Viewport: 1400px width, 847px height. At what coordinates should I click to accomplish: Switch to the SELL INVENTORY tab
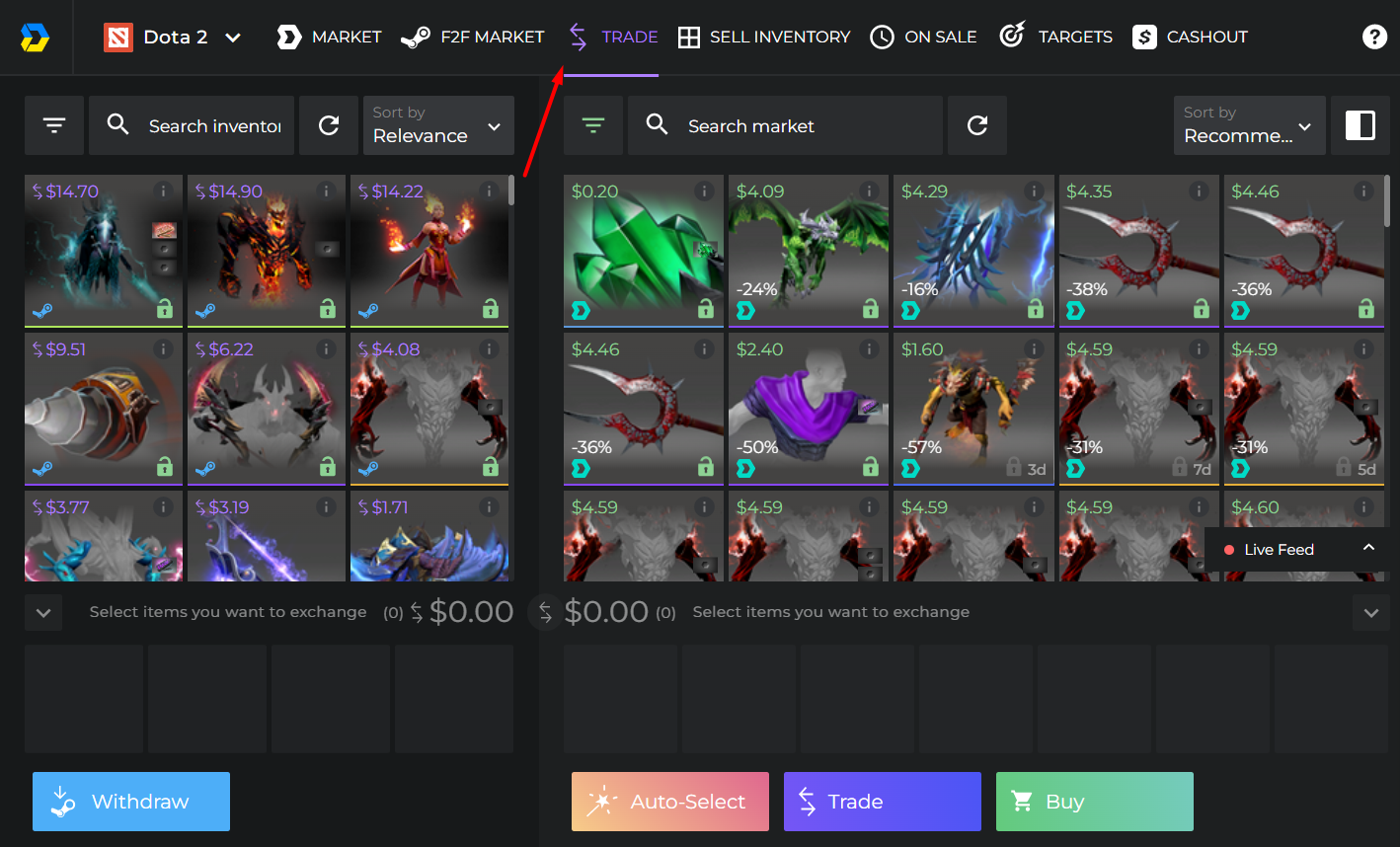pos(764,37)
